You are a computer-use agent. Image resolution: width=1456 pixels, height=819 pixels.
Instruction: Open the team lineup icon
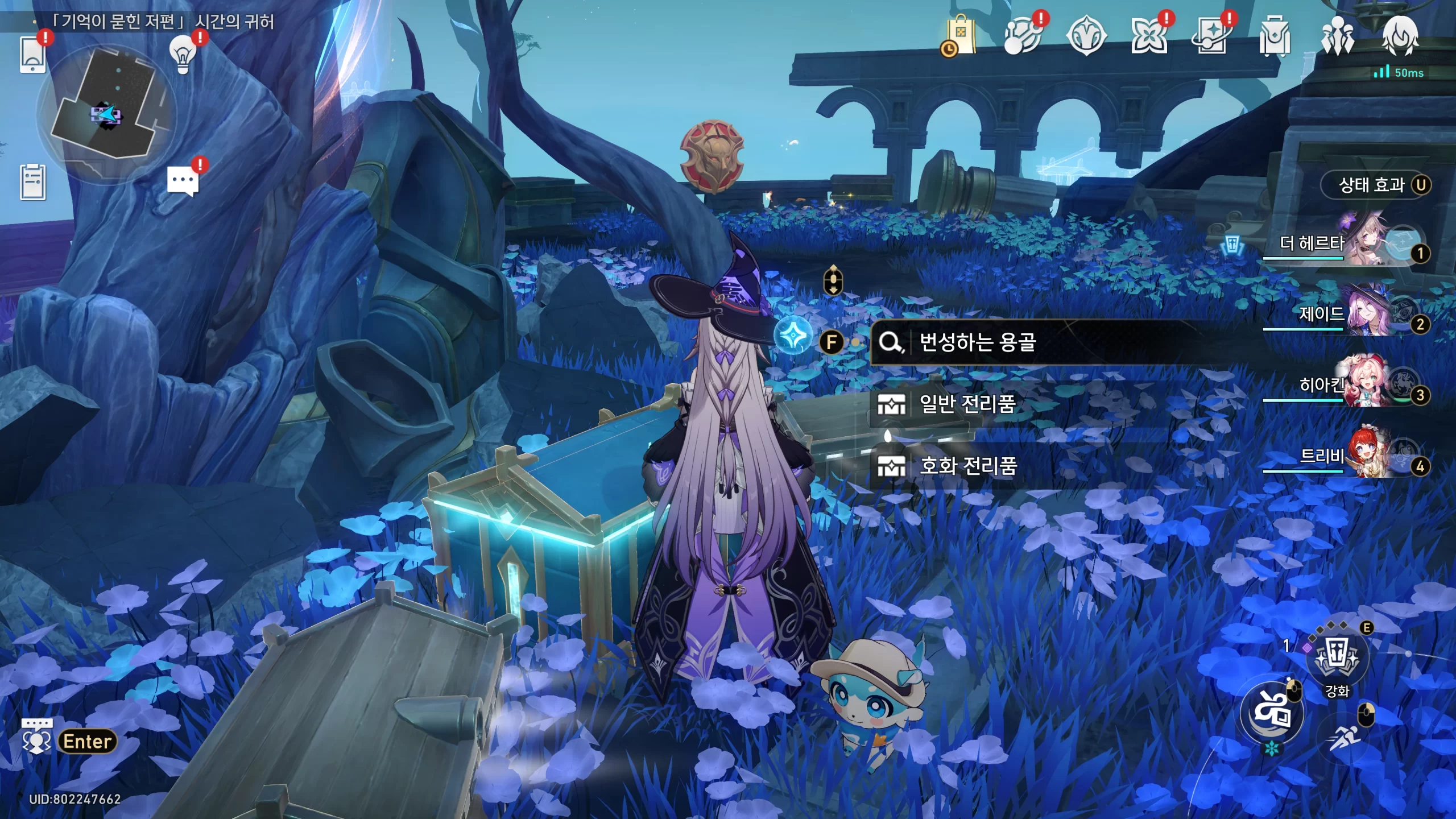coord(1337,36)
